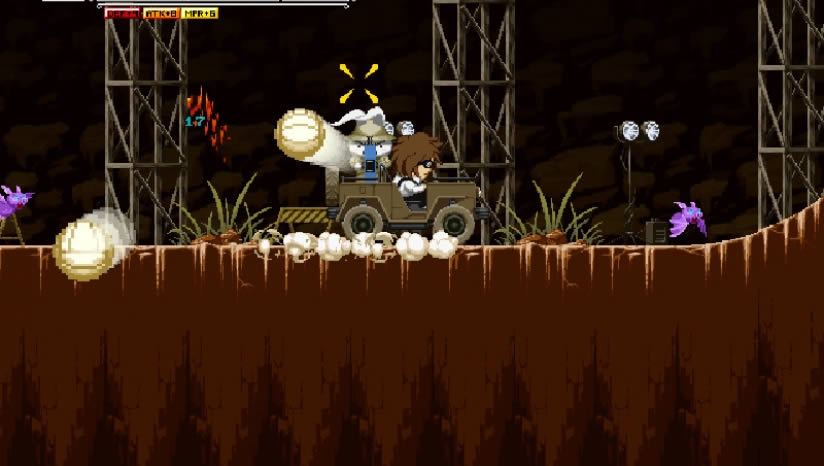Select the orange ATK+8 buff badge
824x466 pixels.
(160, 13)
